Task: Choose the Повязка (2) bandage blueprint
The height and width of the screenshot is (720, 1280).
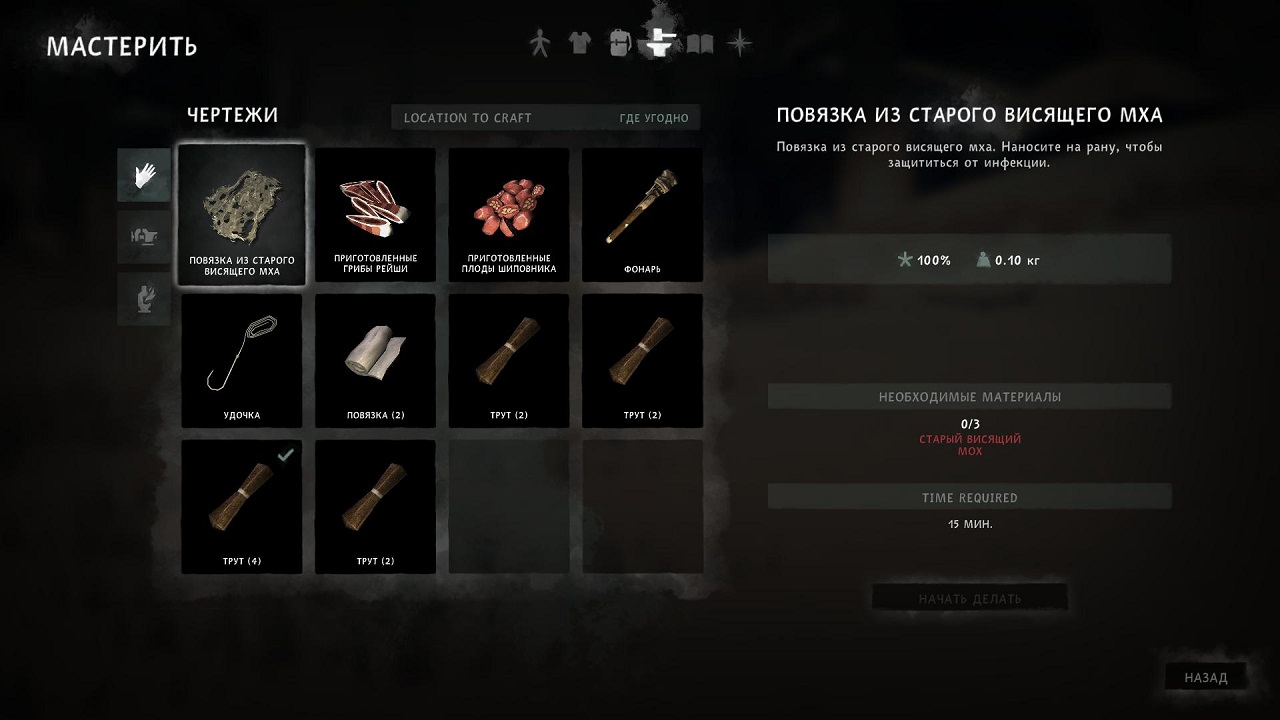Action: click(375, 361)
